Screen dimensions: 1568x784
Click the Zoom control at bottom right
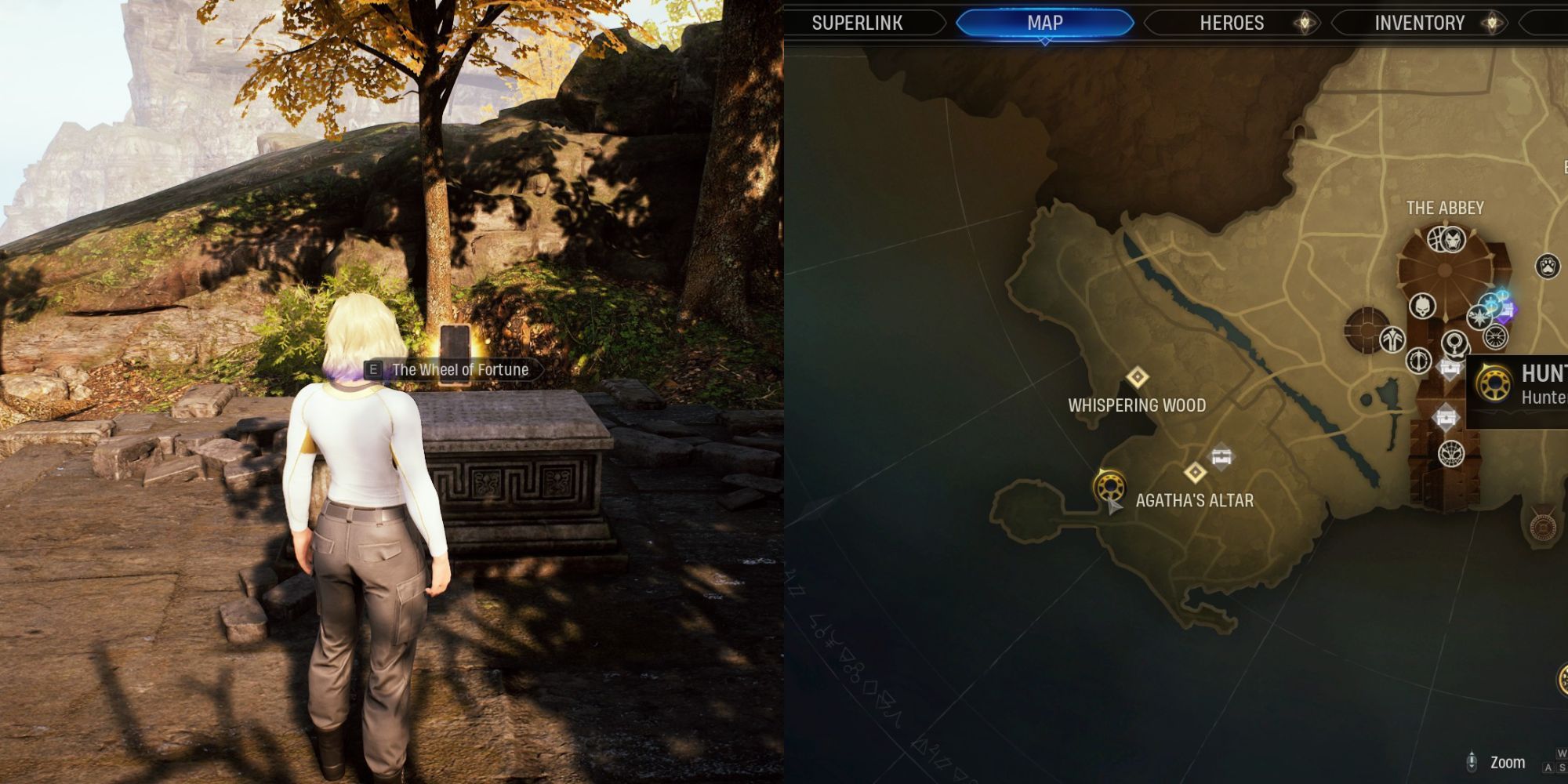click(1508, 761)
